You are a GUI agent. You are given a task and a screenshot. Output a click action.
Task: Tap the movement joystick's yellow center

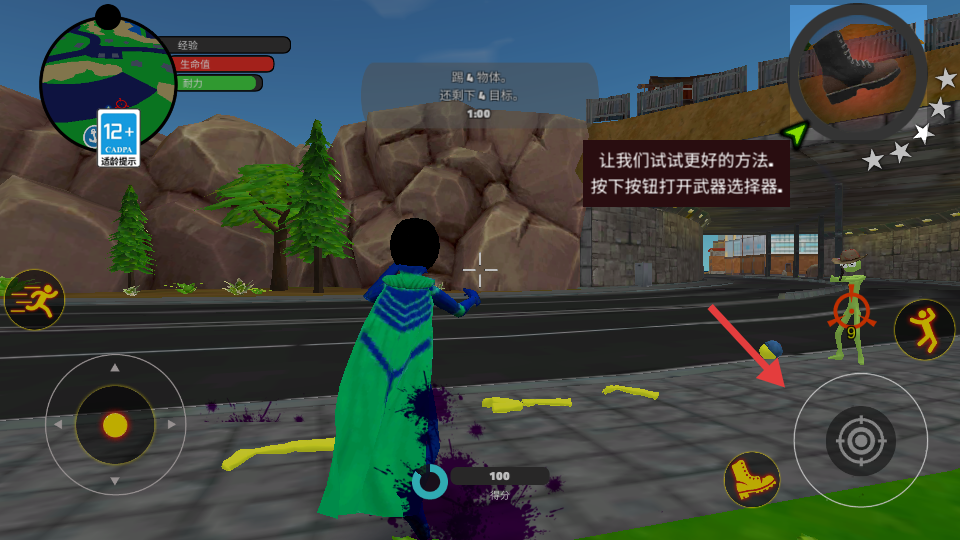[115, 425]
